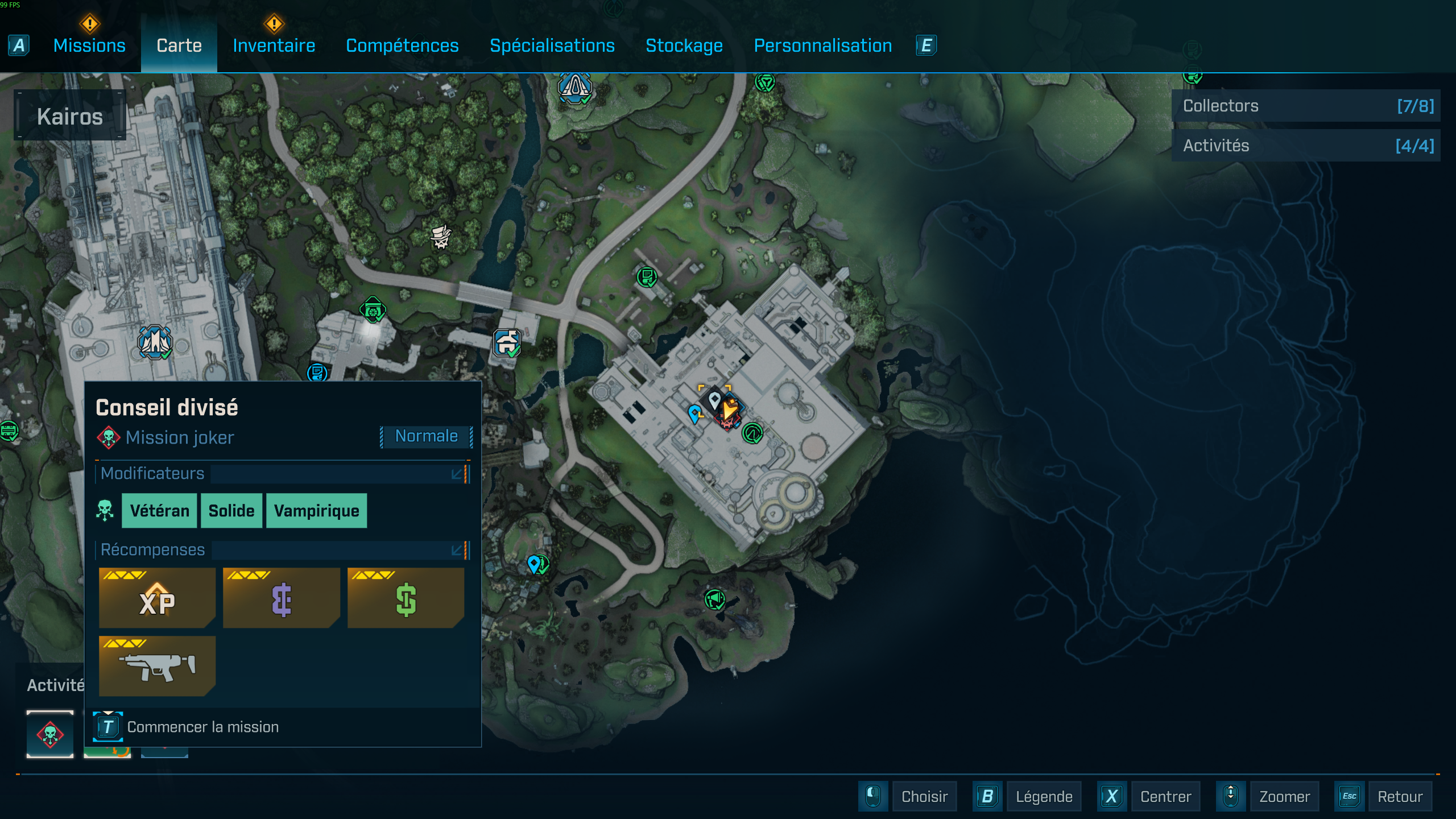Image resolution: width=1456 pixels, height=819 pixels.
Task: Toggle the Vétéran mission modifier
Action: point(159,510)
